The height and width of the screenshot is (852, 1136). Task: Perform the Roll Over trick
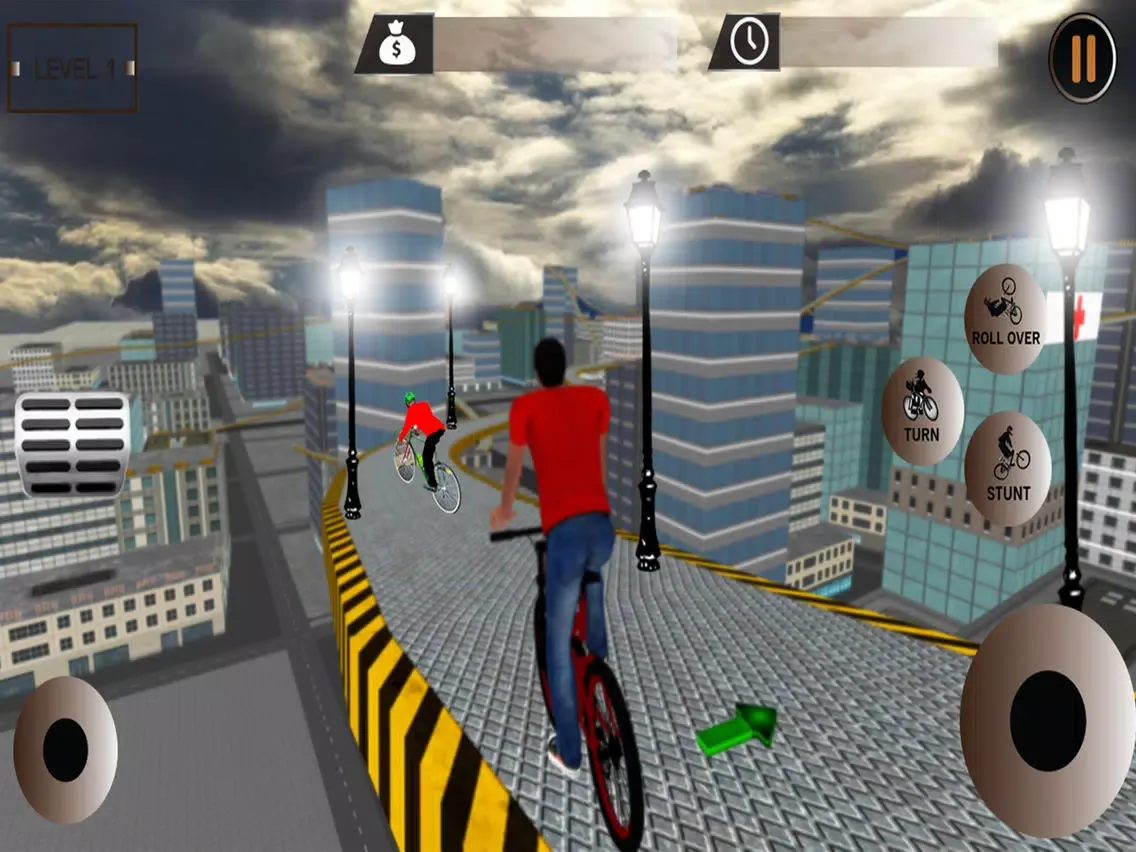[1005, 319]
